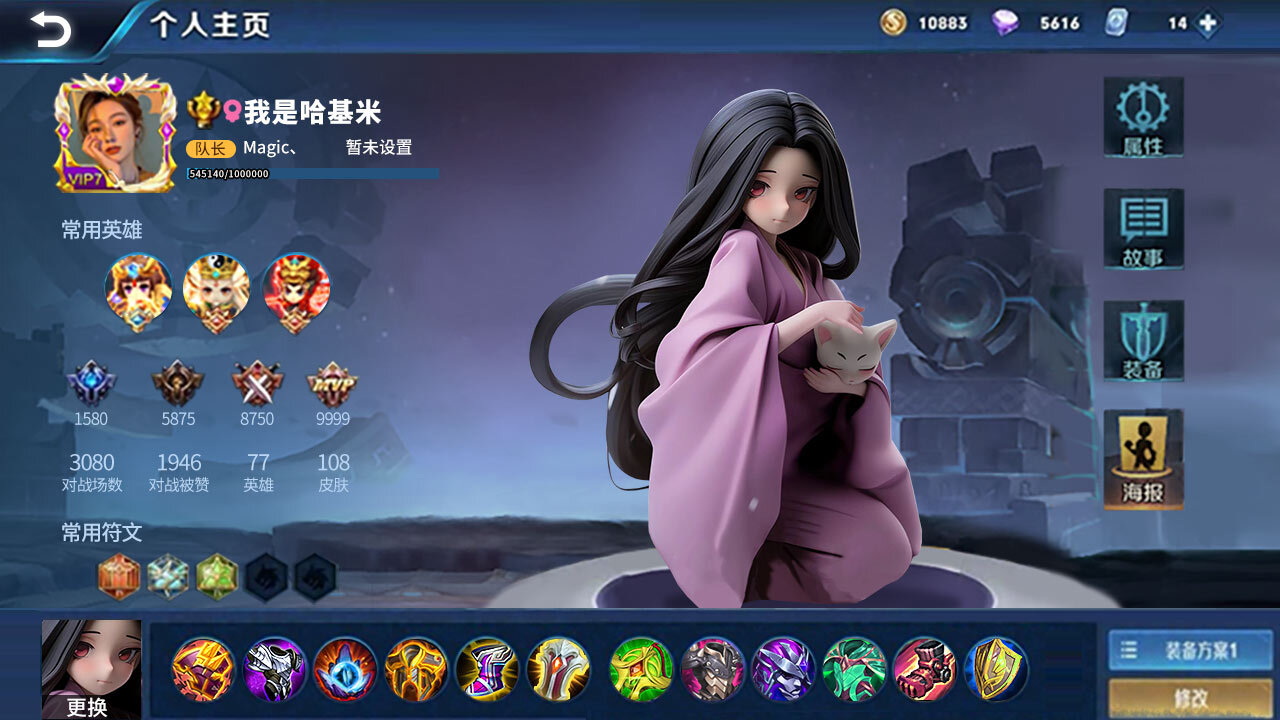This screenshot has height=720, width=1280.
Task: Add more tickets with the plus button
Action: [1208, 23]
